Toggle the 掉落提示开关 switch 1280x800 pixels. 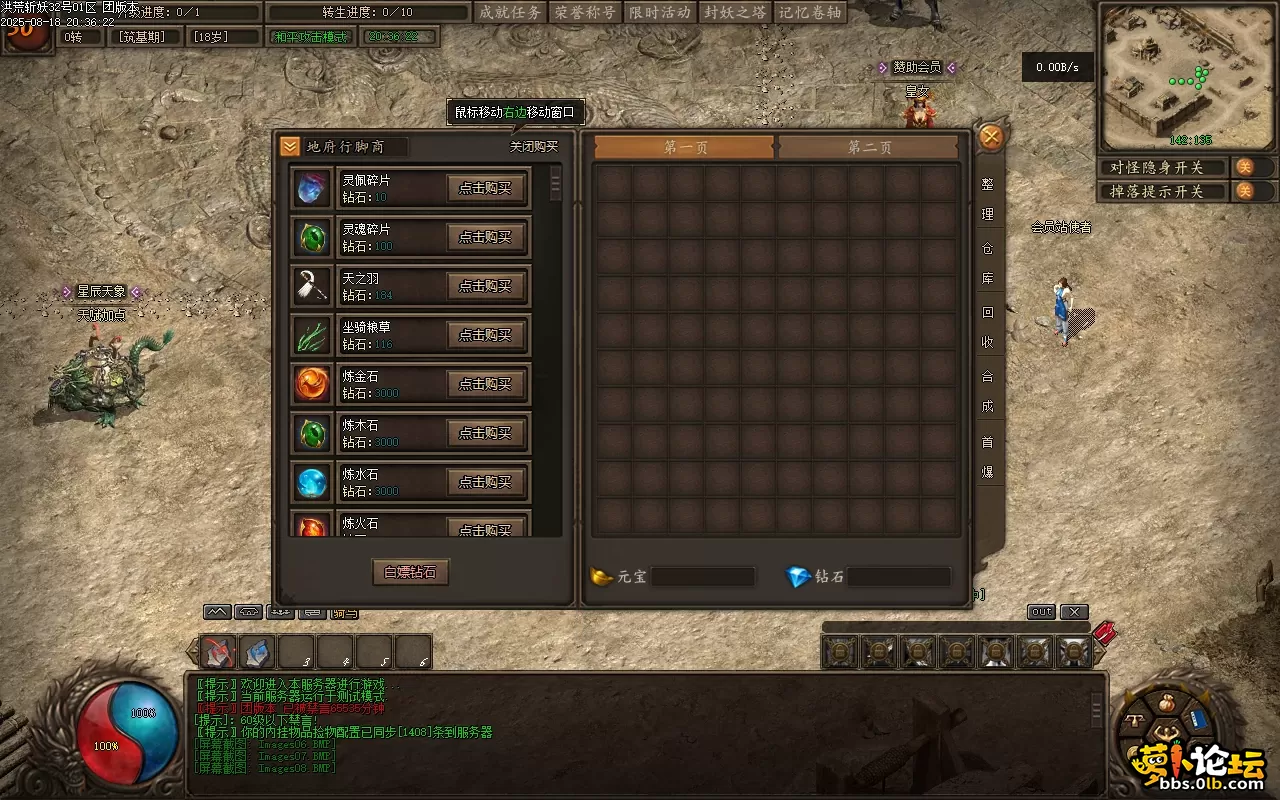(1245, 191)
